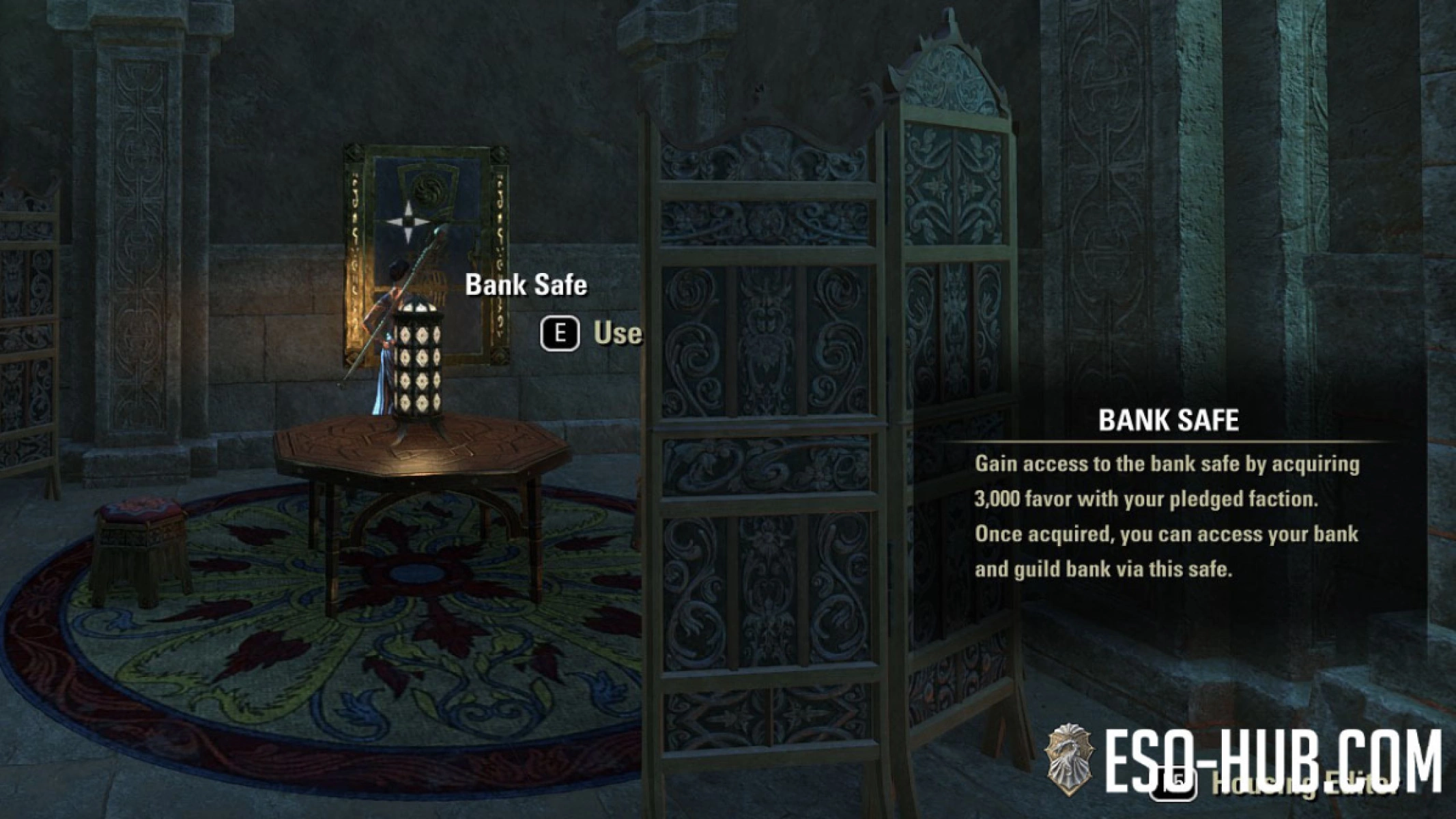Activate the Use action for Bank Safe
Screen dimensions: 1456x819
587,334
